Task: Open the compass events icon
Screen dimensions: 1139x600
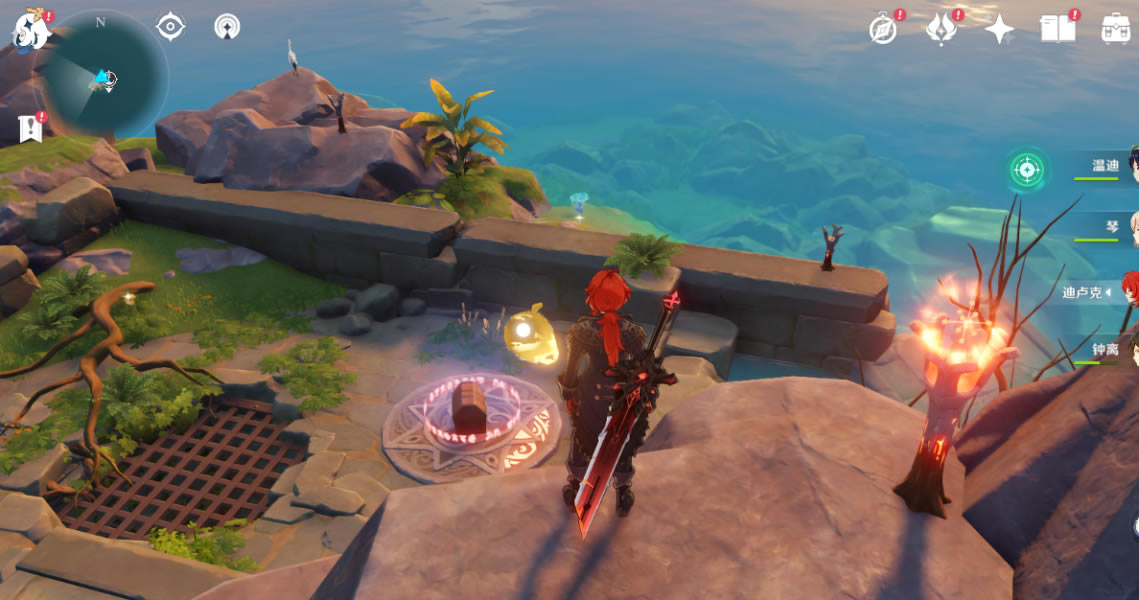Action: 883,29
